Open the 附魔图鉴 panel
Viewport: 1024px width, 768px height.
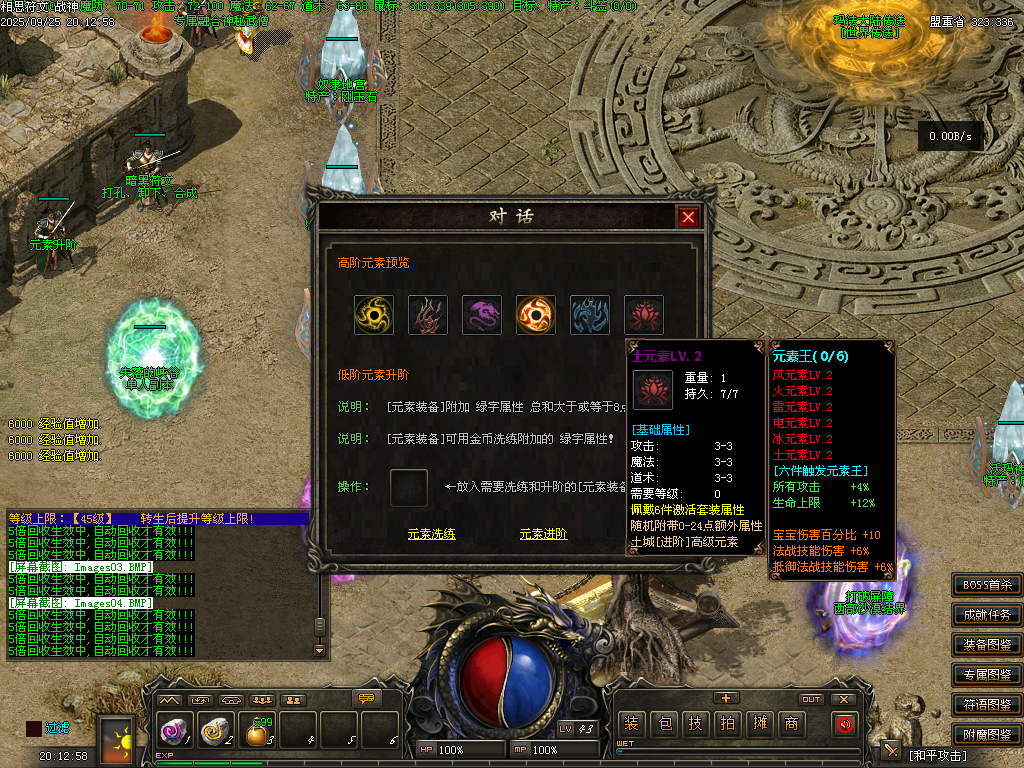pyautogui.click(x=987, y=733)
